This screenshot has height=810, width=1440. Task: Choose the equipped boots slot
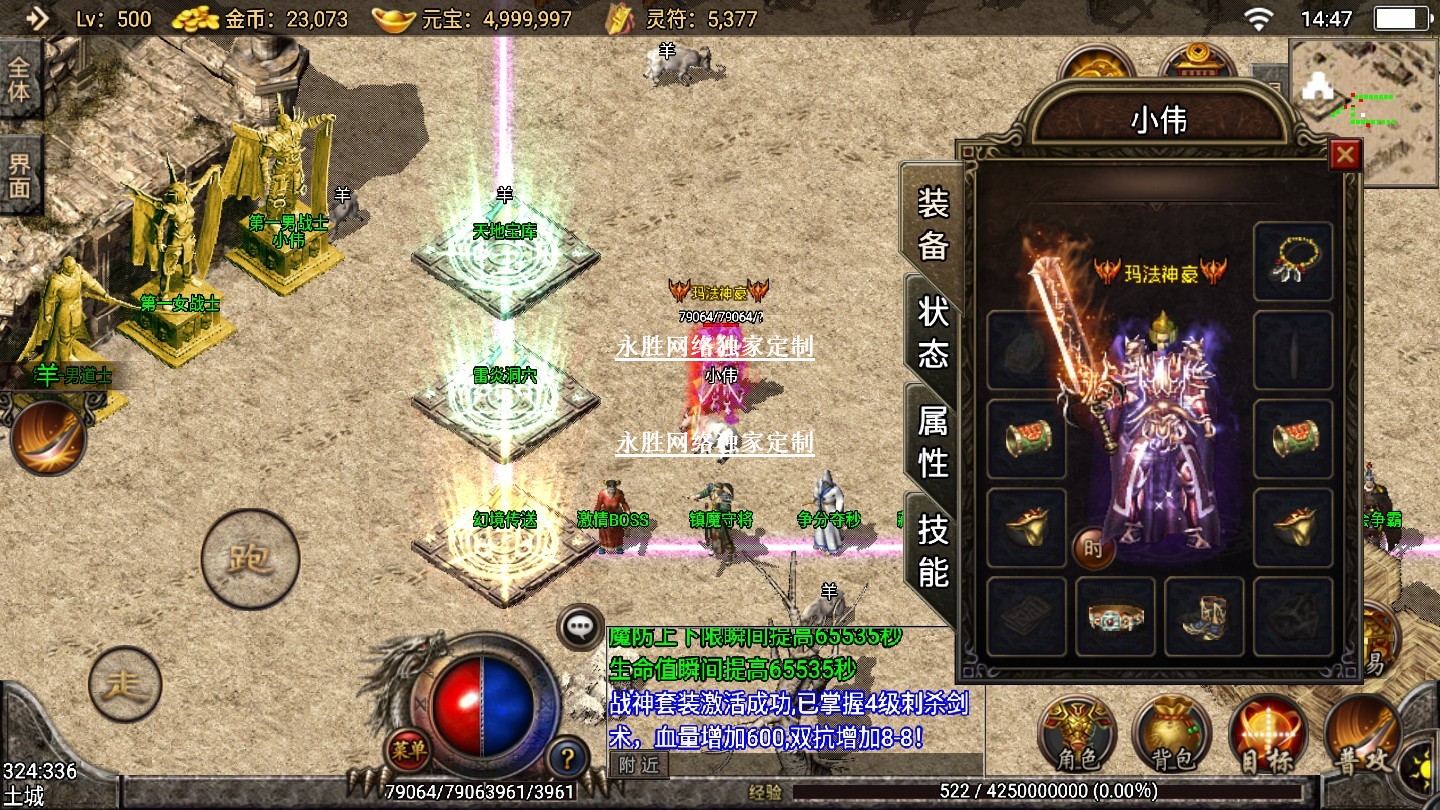1204,616
